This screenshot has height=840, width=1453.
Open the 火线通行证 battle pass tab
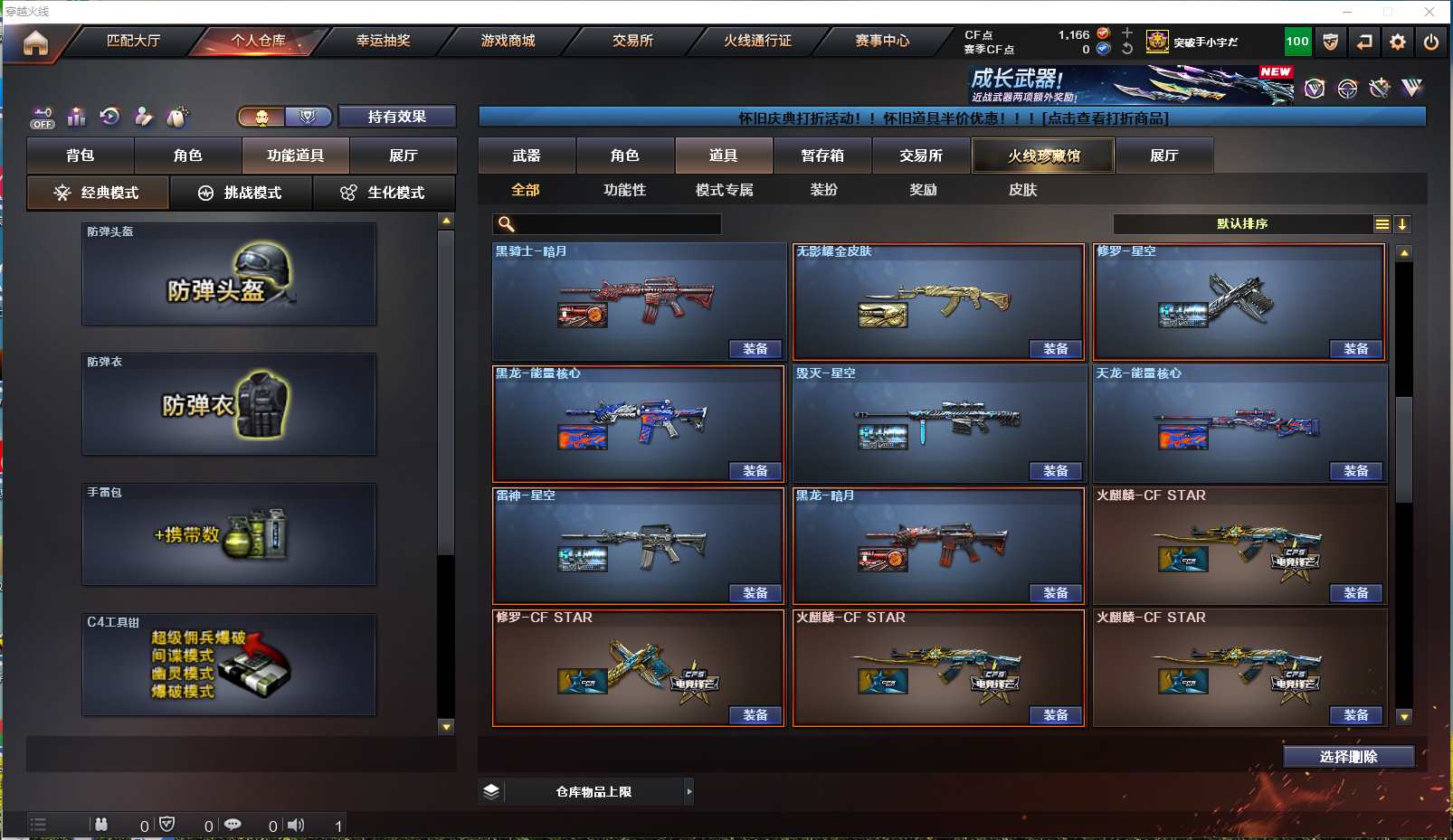757,41
